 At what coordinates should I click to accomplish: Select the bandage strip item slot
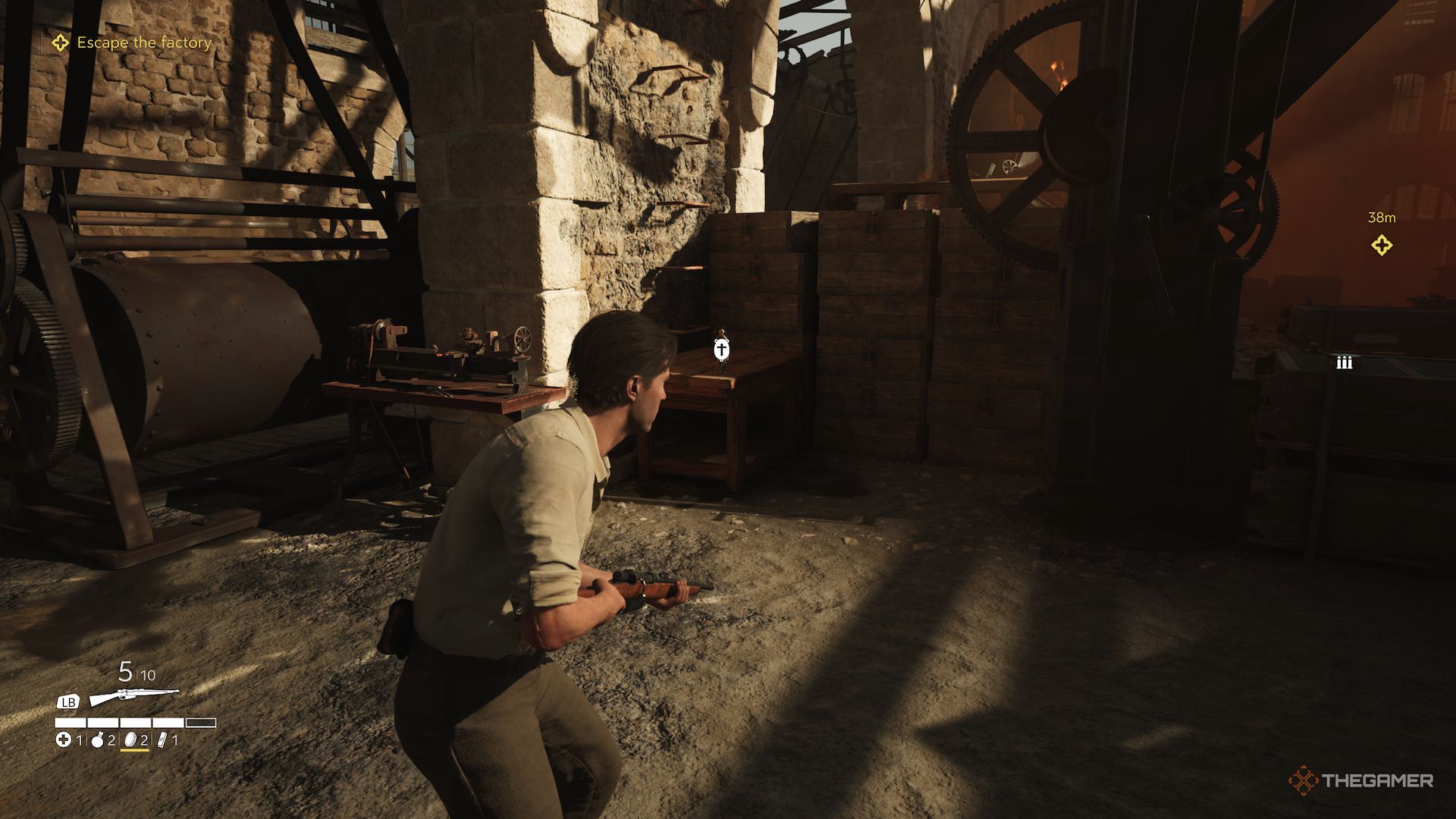point(161,740)
